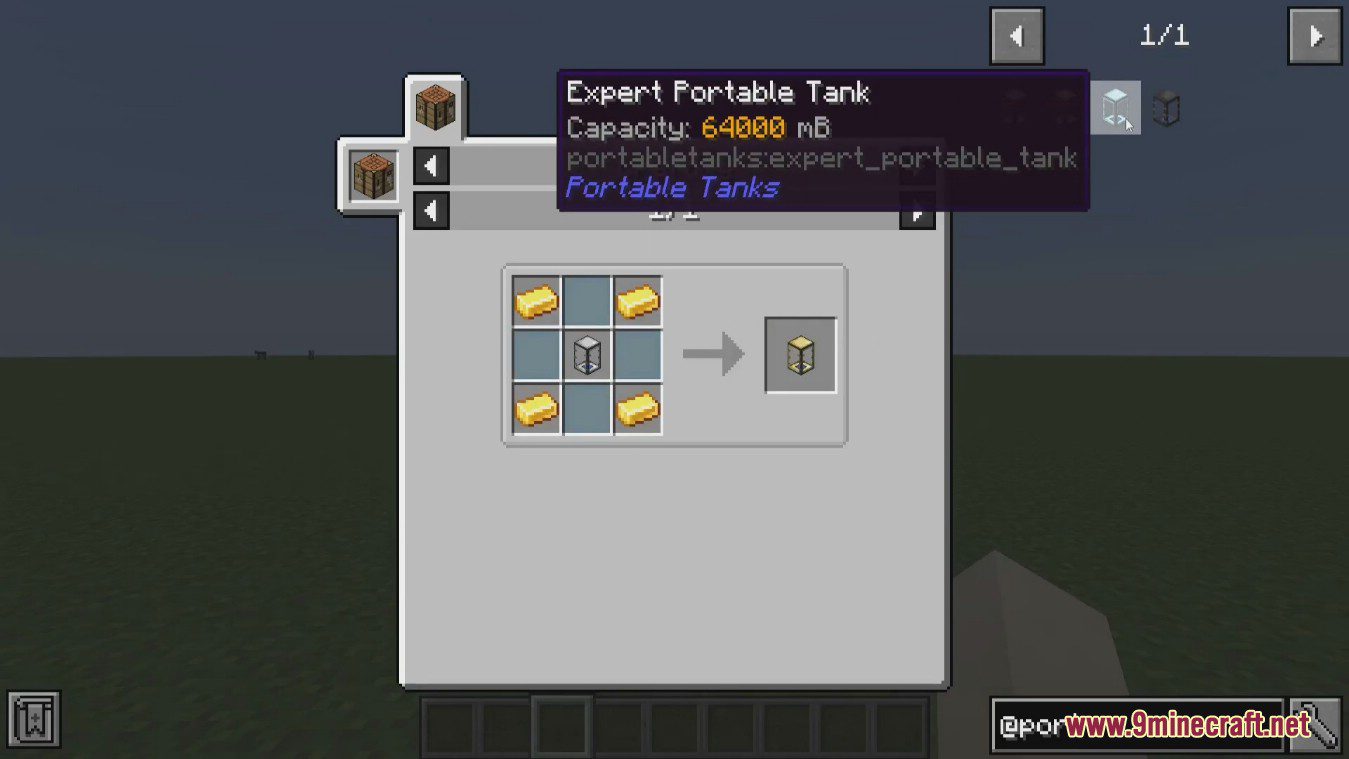Screen dimensions: 1349x759
Task: Go to the previous item page with the left arrow
Action: pyautogui.click(x=1016, y=35)
